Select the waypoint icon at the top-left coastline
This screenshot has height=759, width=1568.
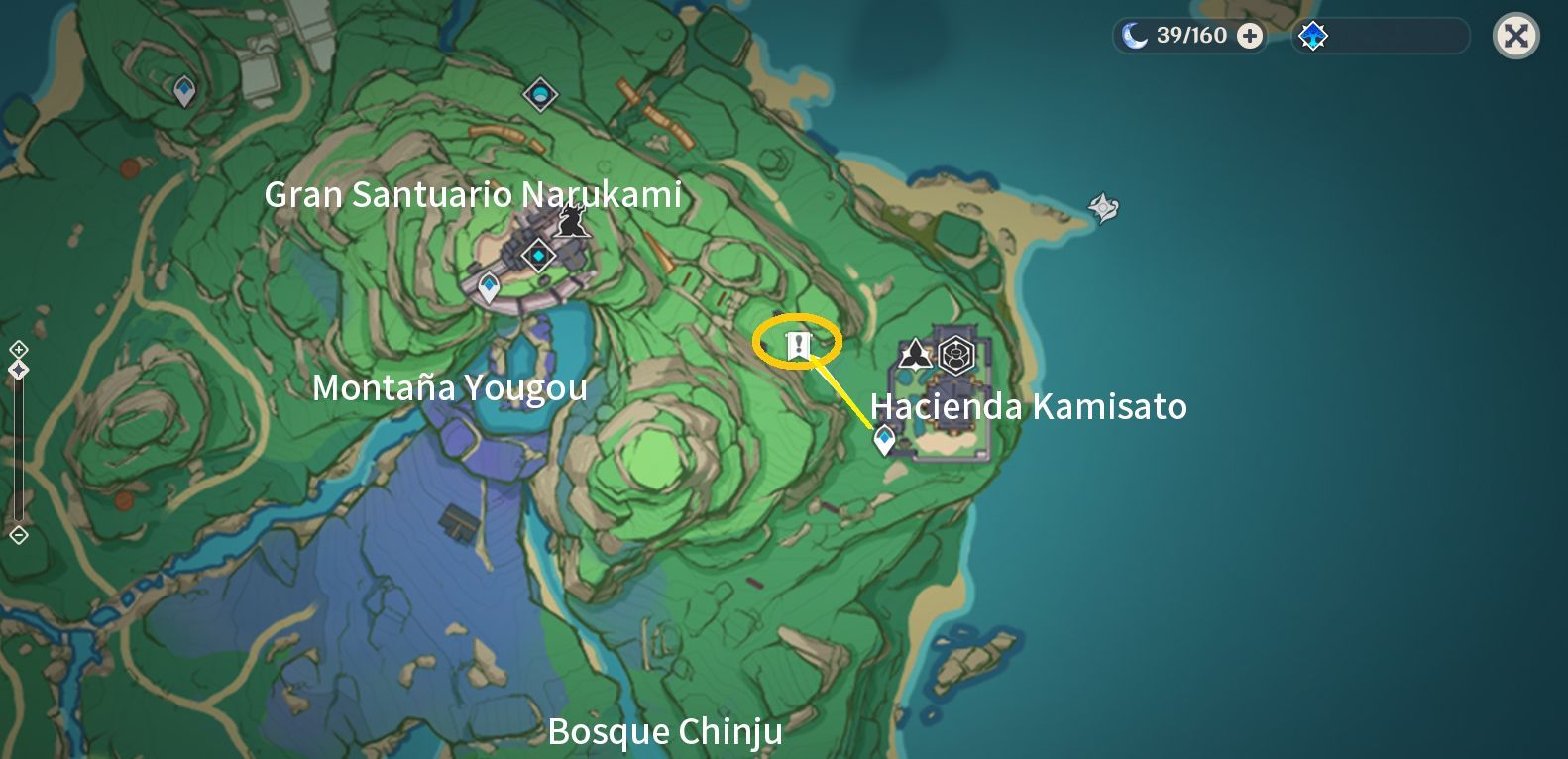tap(182, 89)
